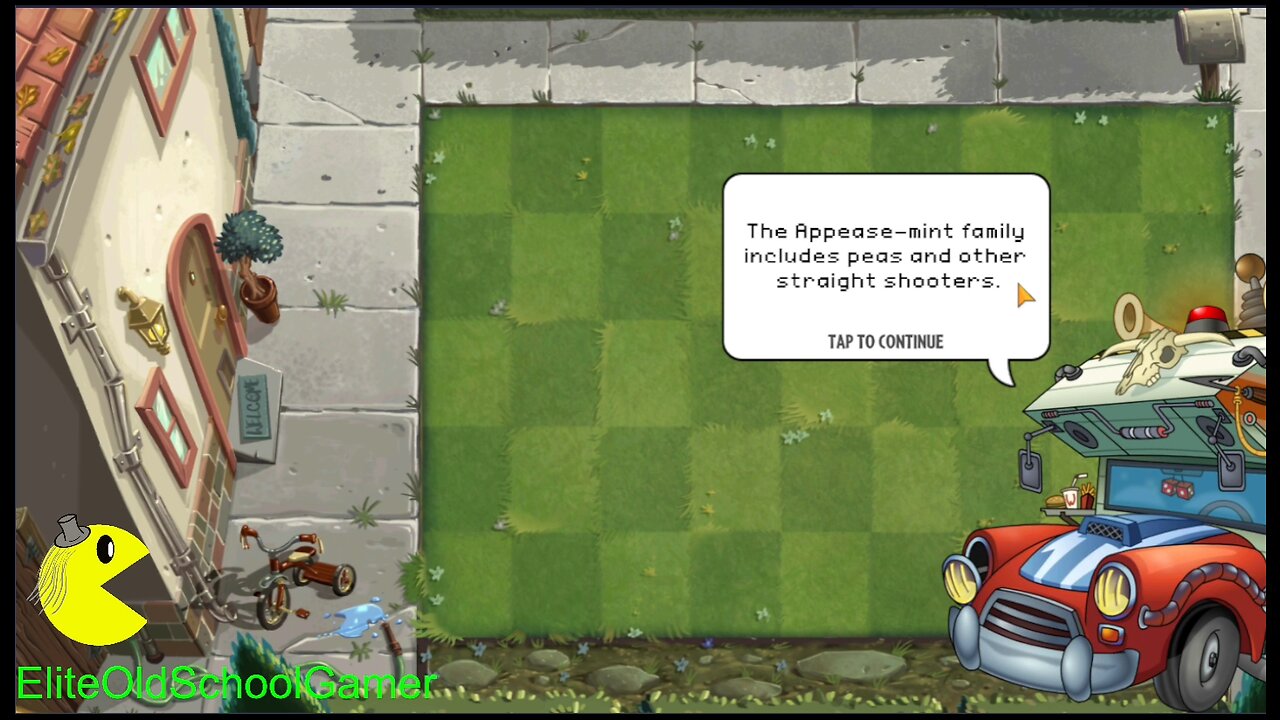
Task: Click the Appease-mint dialog message text
Action: pyautogui.click(x=886, y=256)
